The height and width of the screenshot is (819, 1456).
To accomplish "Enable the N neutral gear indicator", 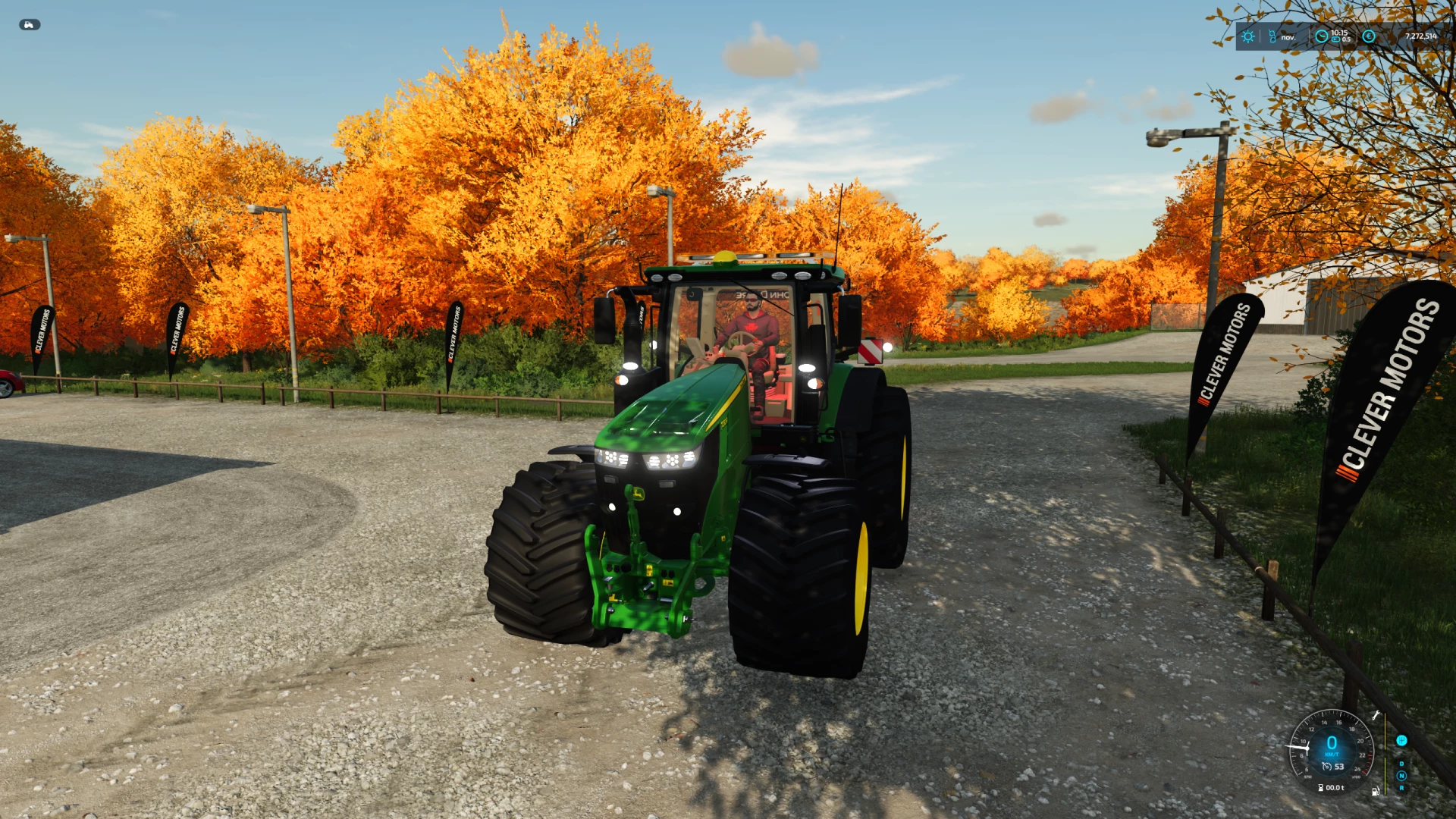I will point(1401,775).
